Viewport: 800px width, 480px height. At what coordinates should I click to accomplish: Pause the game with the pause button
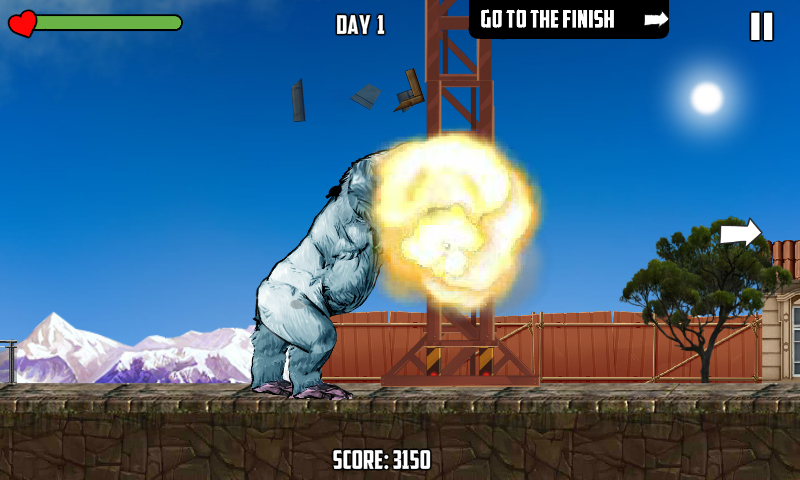tap(761, 26)
